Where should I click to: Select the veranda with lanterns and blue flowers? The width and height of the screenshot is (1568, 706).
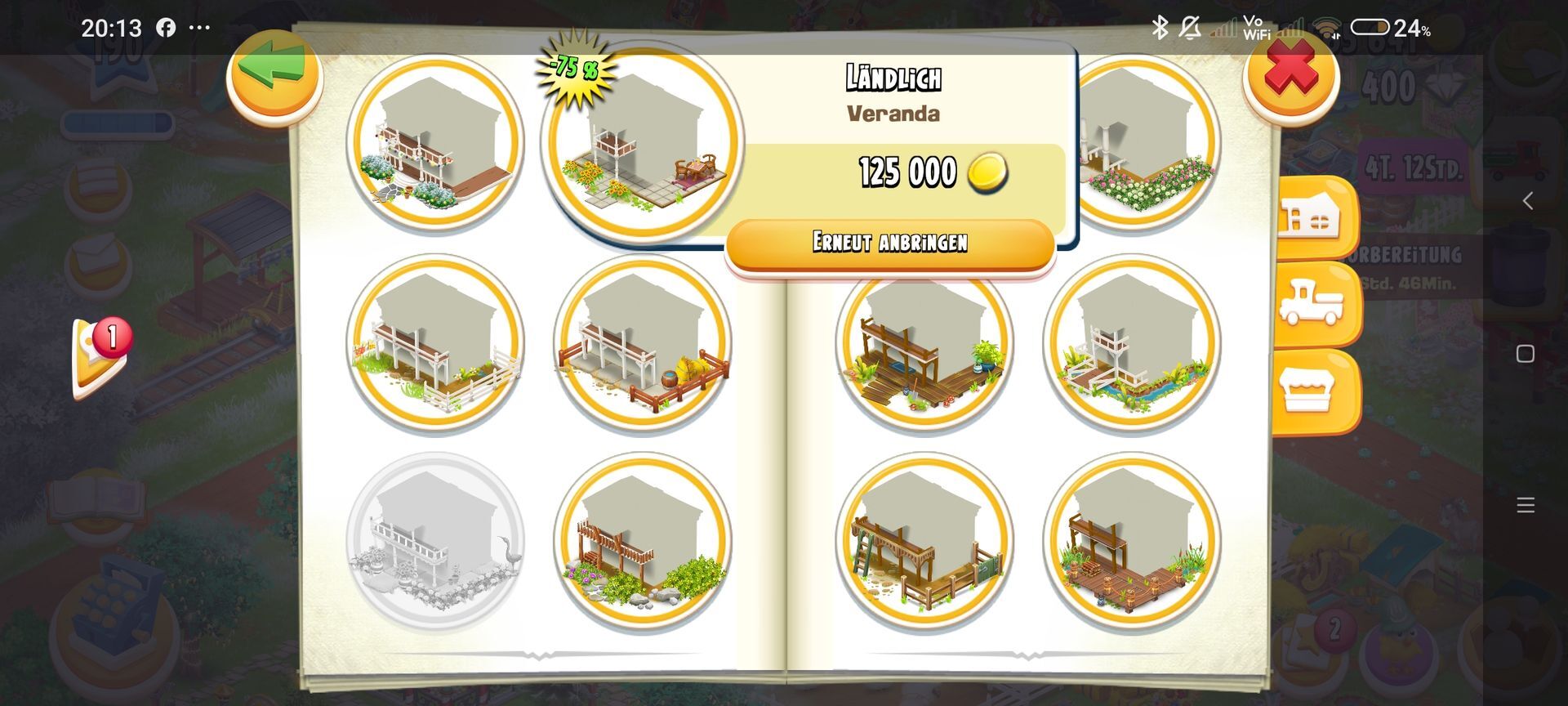(x=436, y=141)
